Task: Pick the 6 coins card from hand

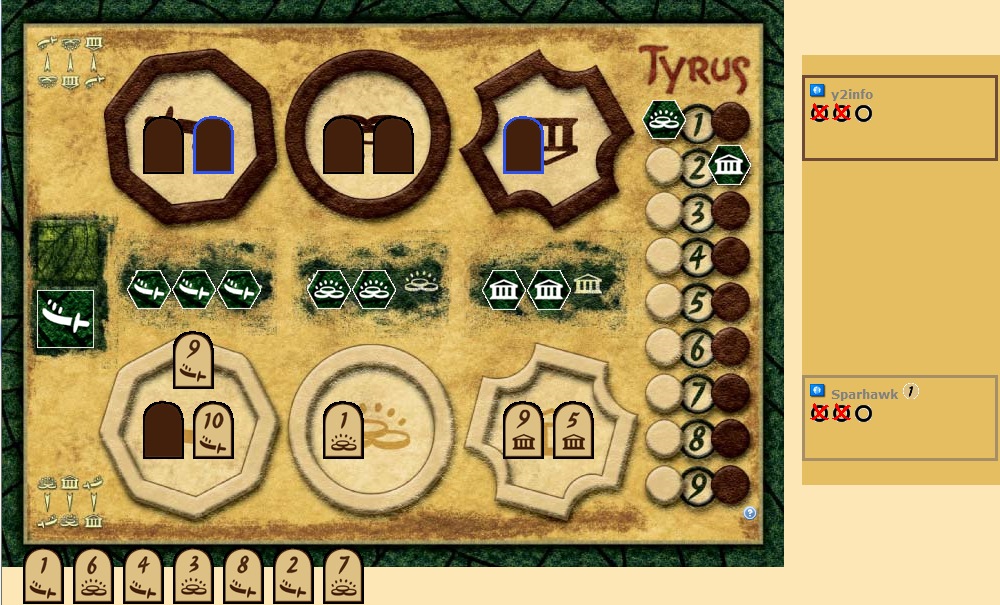Action: tap(93, 577)
